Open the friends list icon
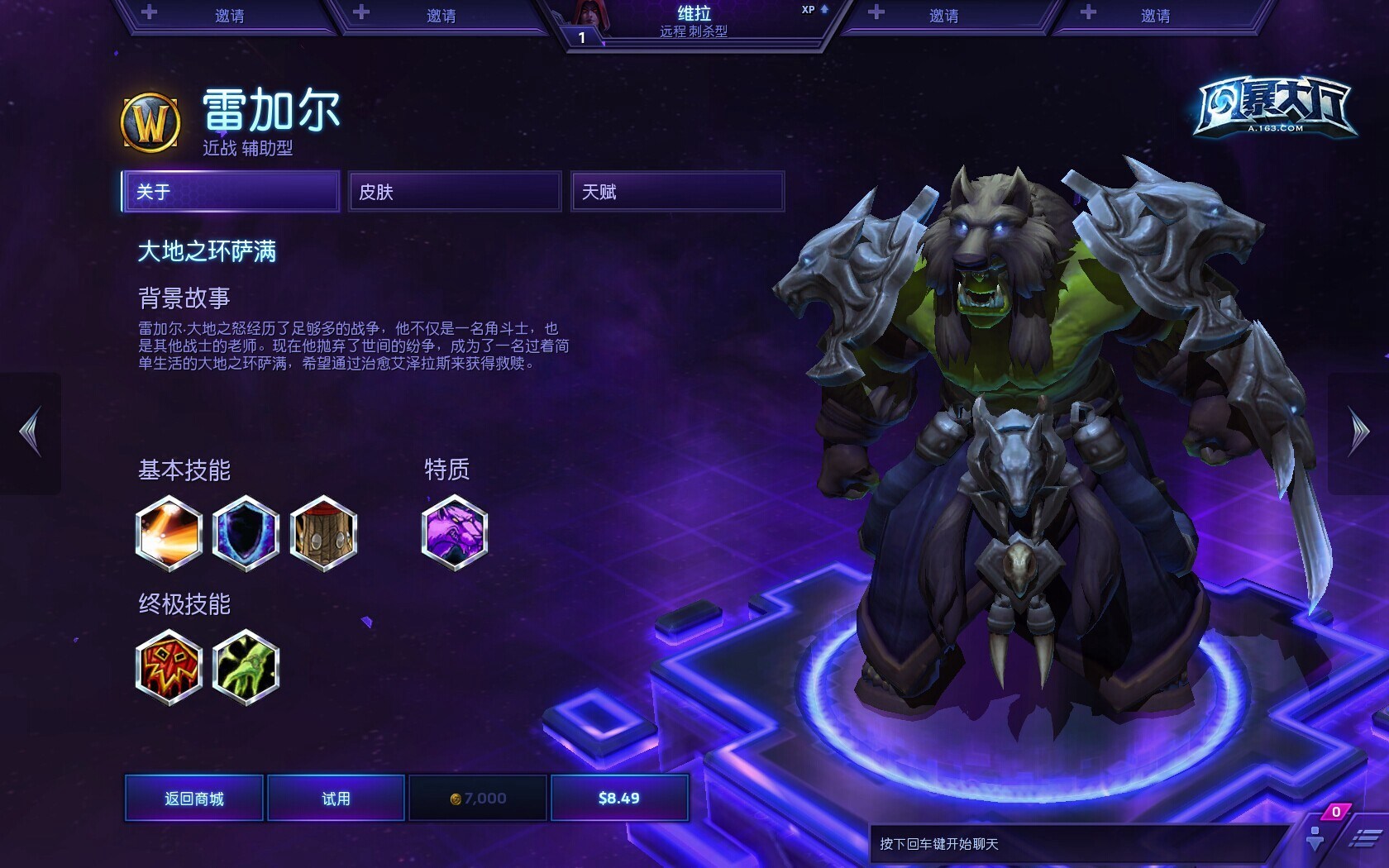This screenshot has height=868, width=1389. coord(1315,838)
